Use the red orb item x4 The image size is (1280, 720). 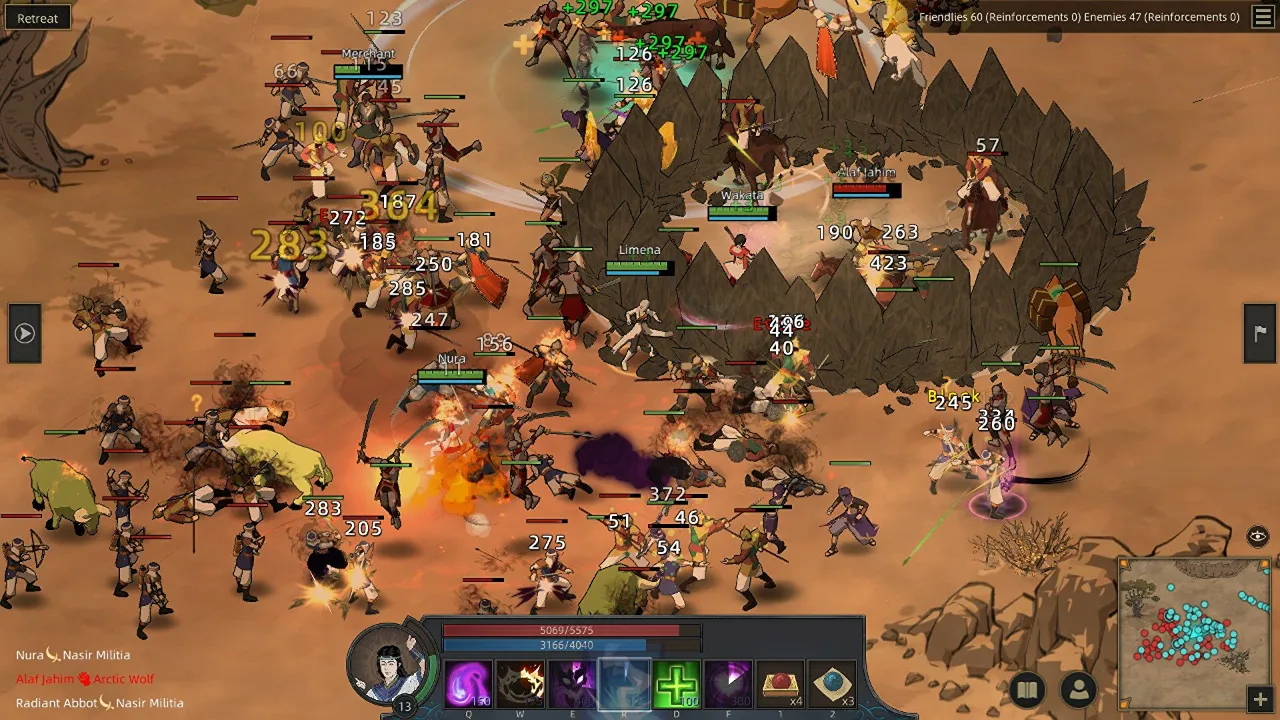click(780, 684)
